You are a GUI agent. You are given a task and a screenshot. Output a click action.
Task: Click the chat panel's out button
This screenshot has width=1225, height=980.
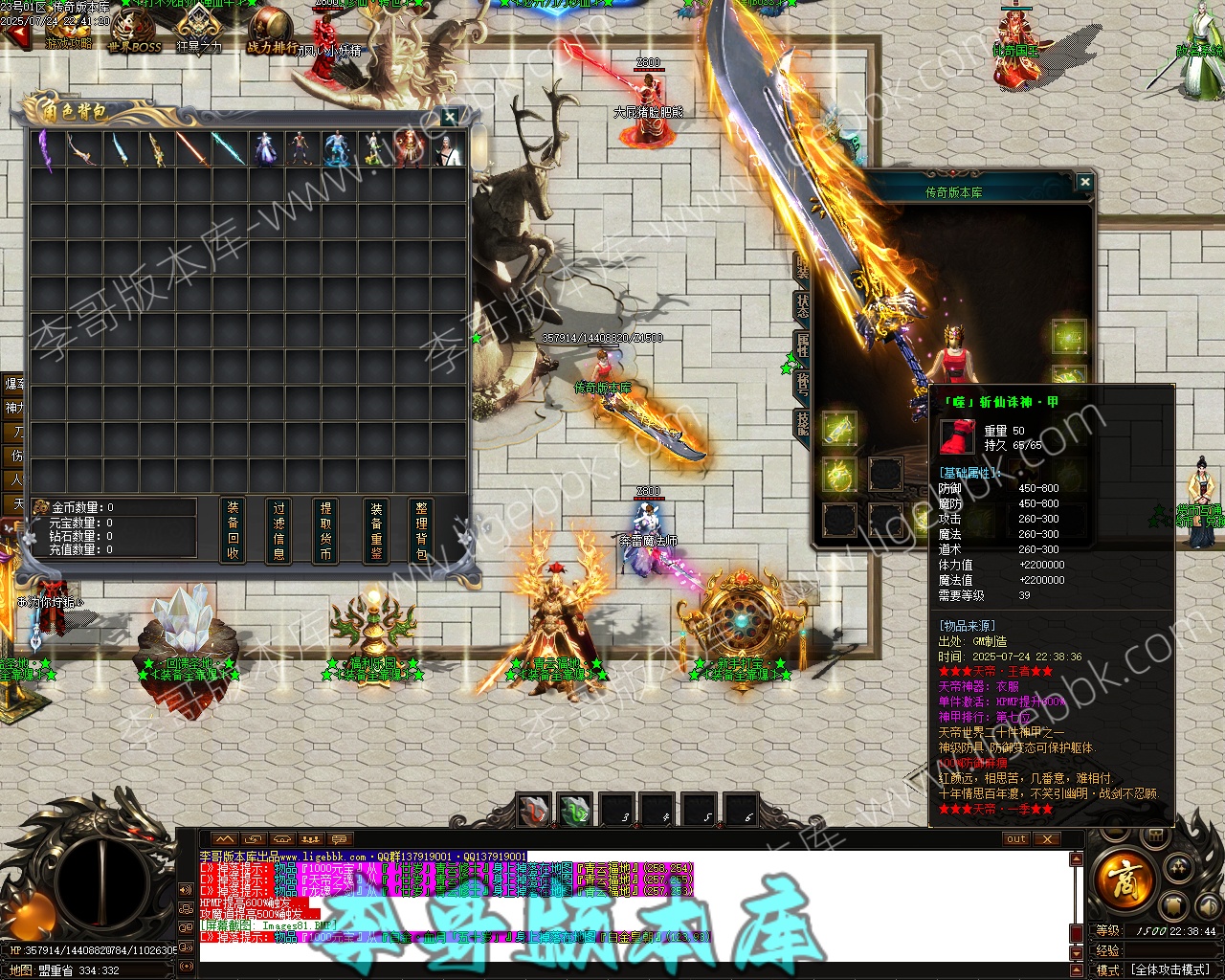pyautogui.click(x=1016, y=839)
